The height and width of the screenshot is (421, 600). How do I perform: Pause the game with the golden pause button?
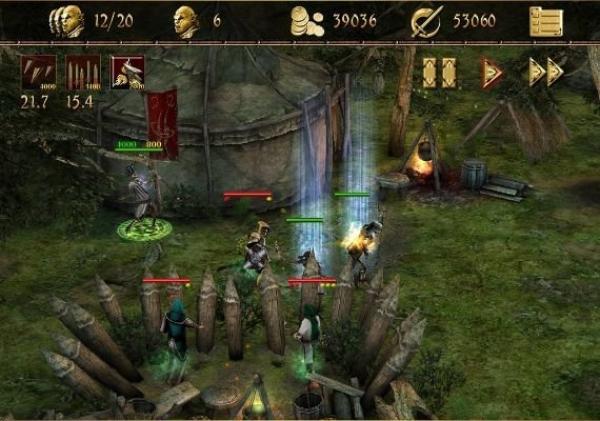tap(439, 72)
